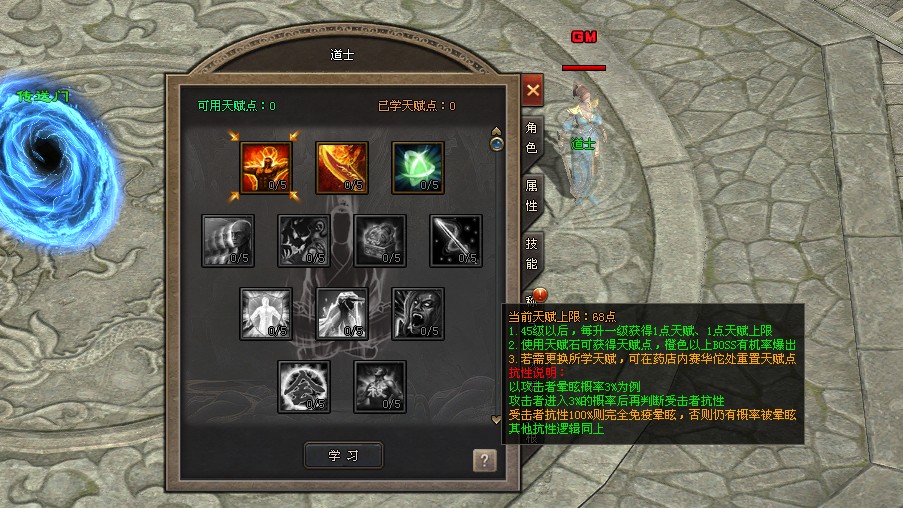This screenshot has width=903, height=508.
Task: Choose the grey sword slash talent
Action: (456, 240)
